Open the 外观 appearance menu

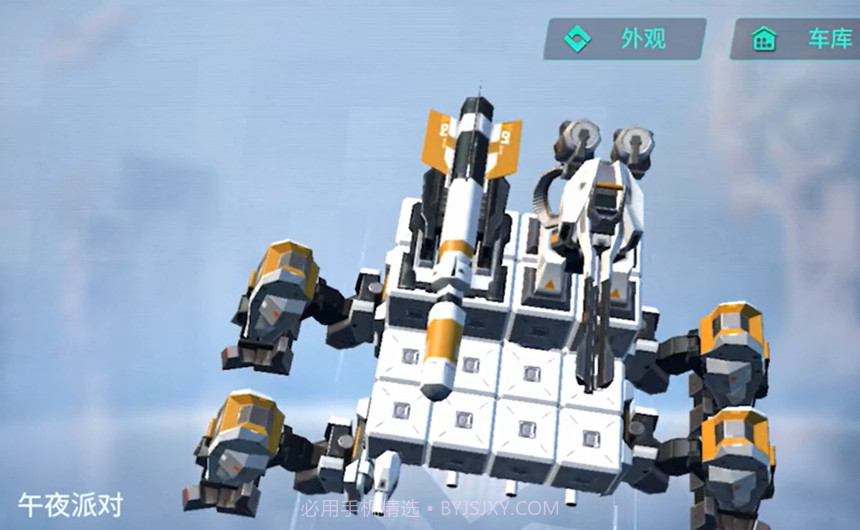[x=625, y=39]
